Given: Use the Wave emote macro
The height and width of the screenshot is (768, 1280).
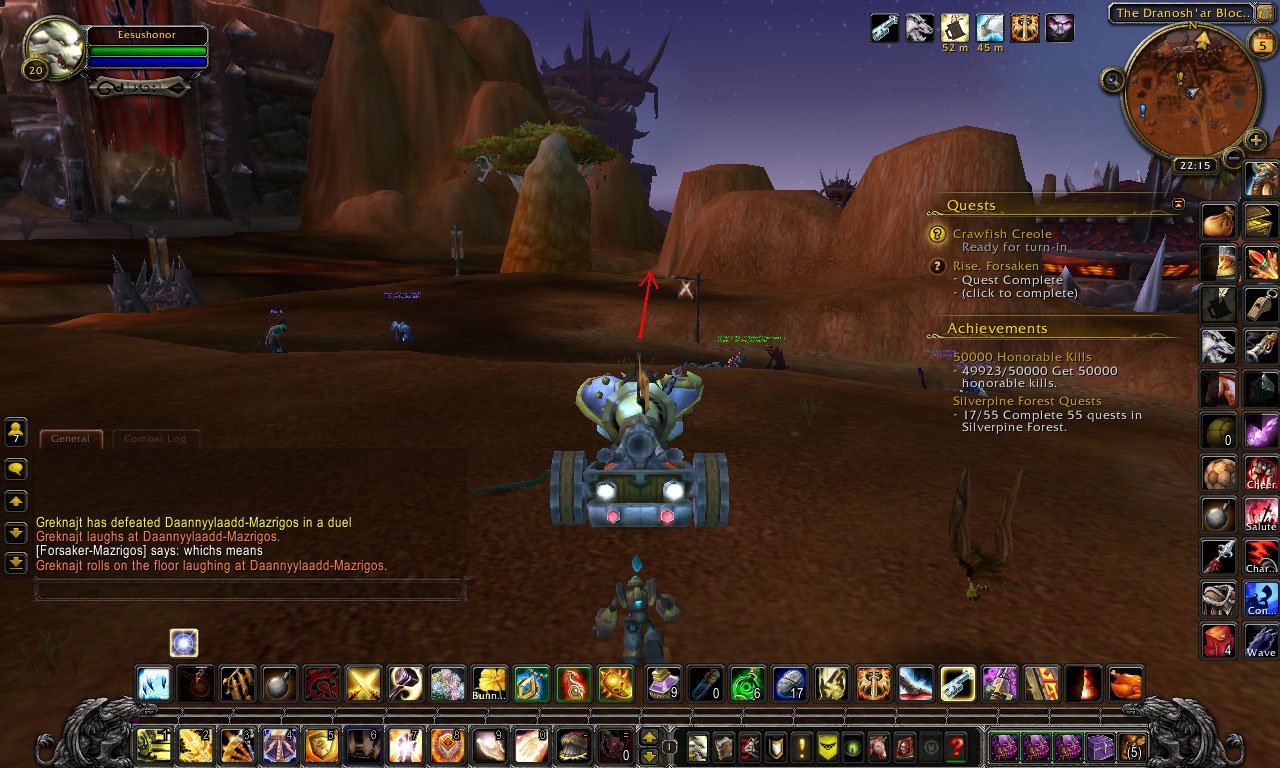Looking at the screenshot, I should pos(1261,641).
